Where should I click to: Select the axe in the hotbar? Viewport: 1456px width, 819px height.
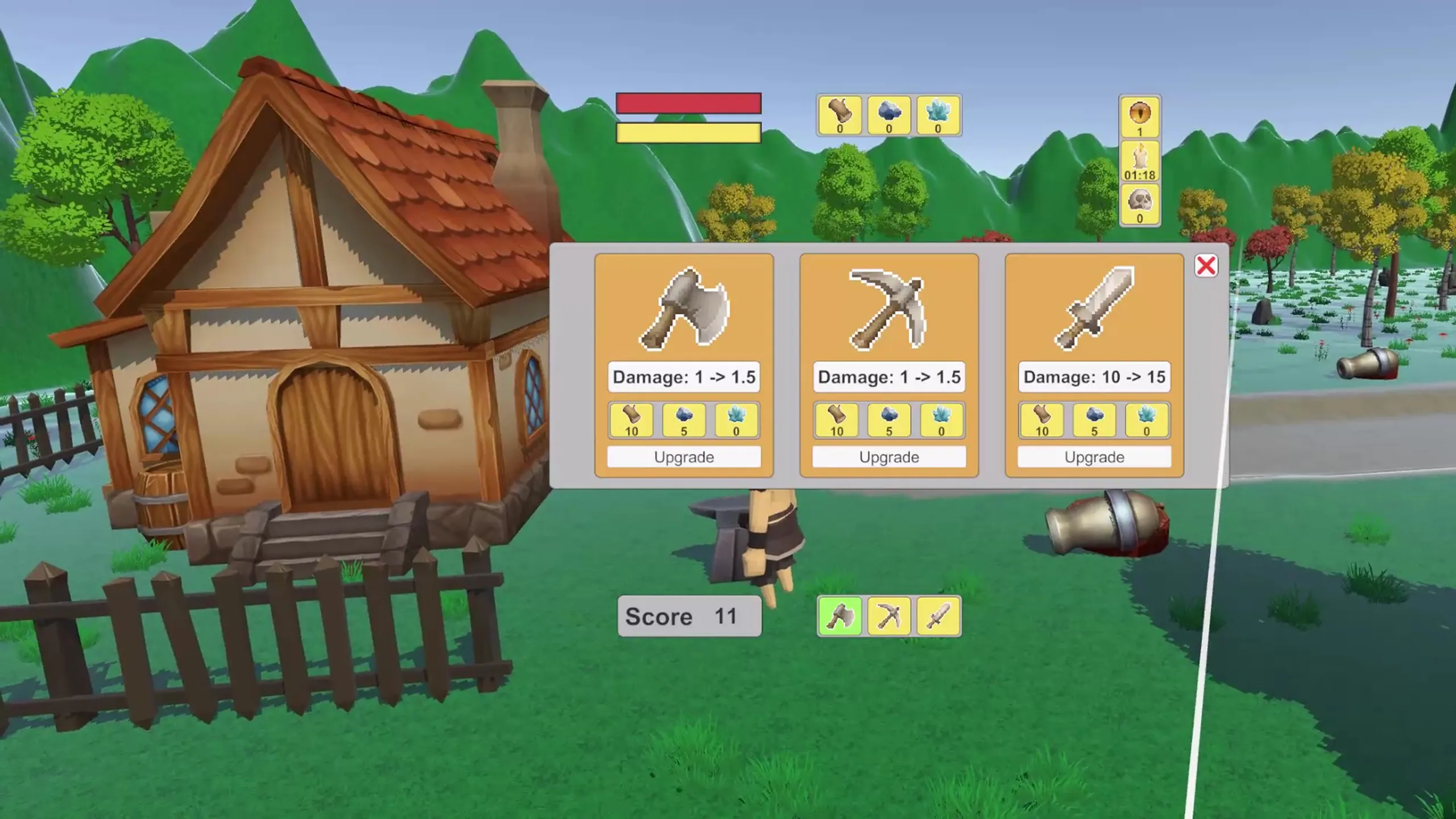coord(840,616)
